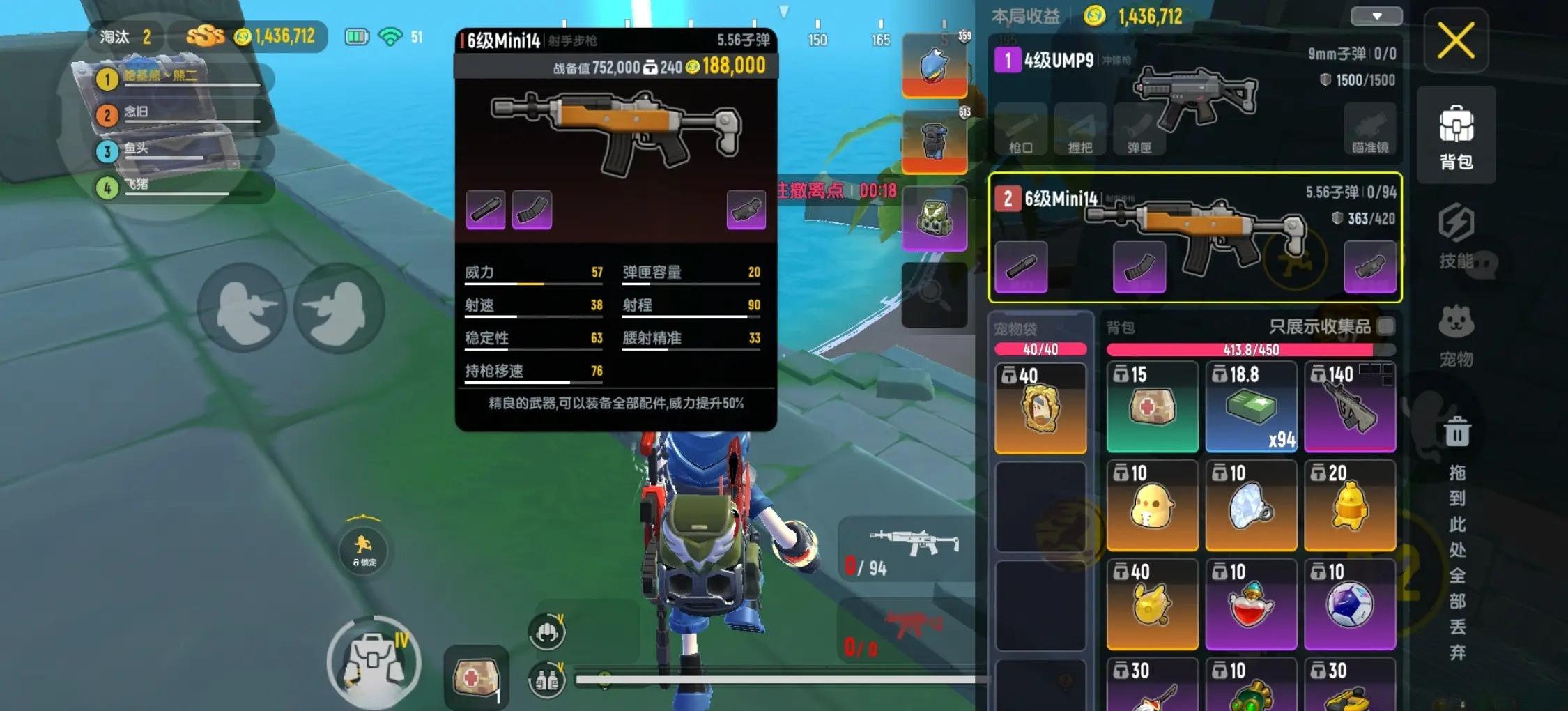The height and width of the screenshot is (711, 1568).
Task: Select the medkit item with weight 15
Action: click(x=1152, y=406)
